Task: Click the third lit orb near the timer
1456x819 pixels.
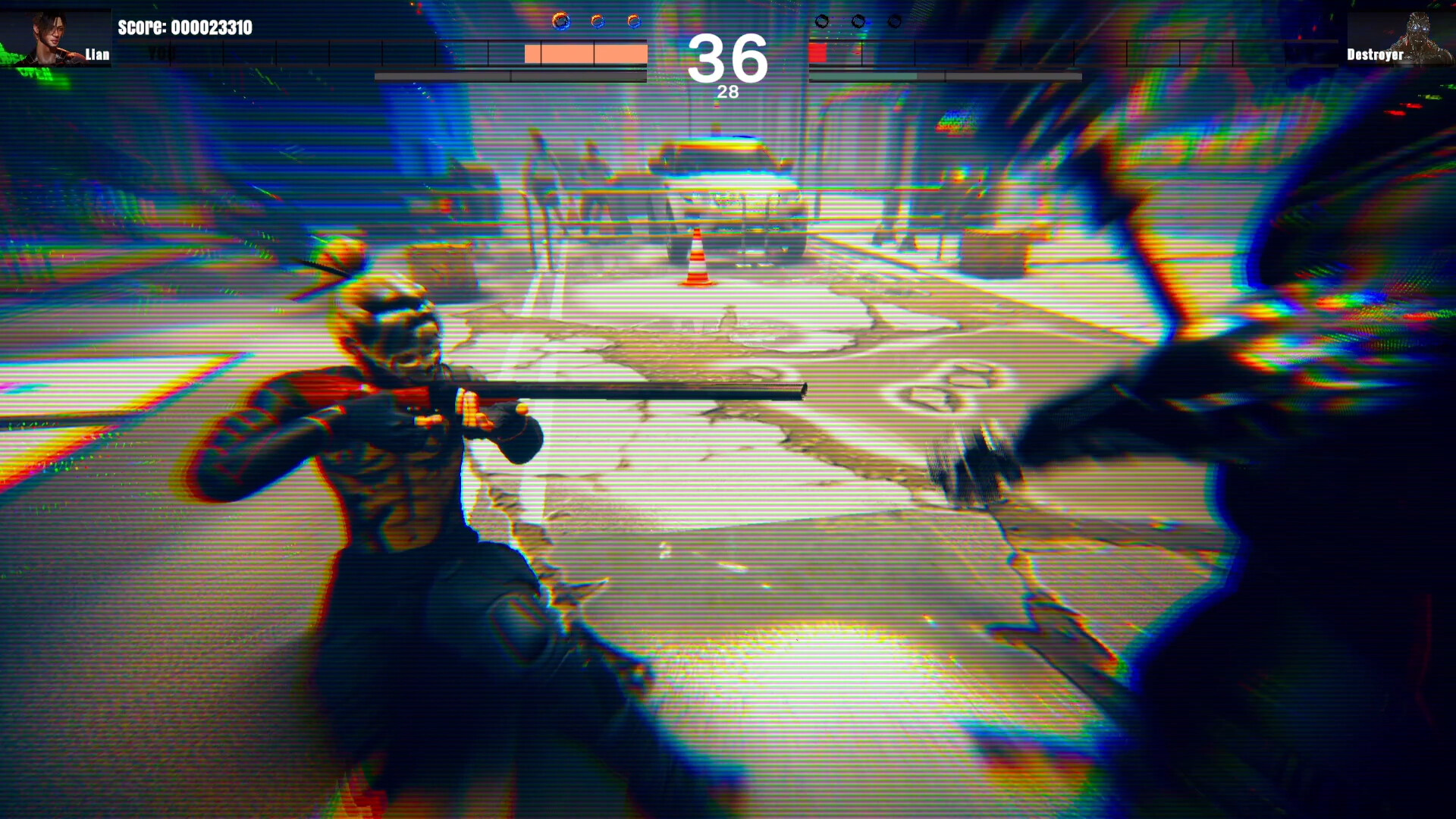Action: [x=632, y=21]
